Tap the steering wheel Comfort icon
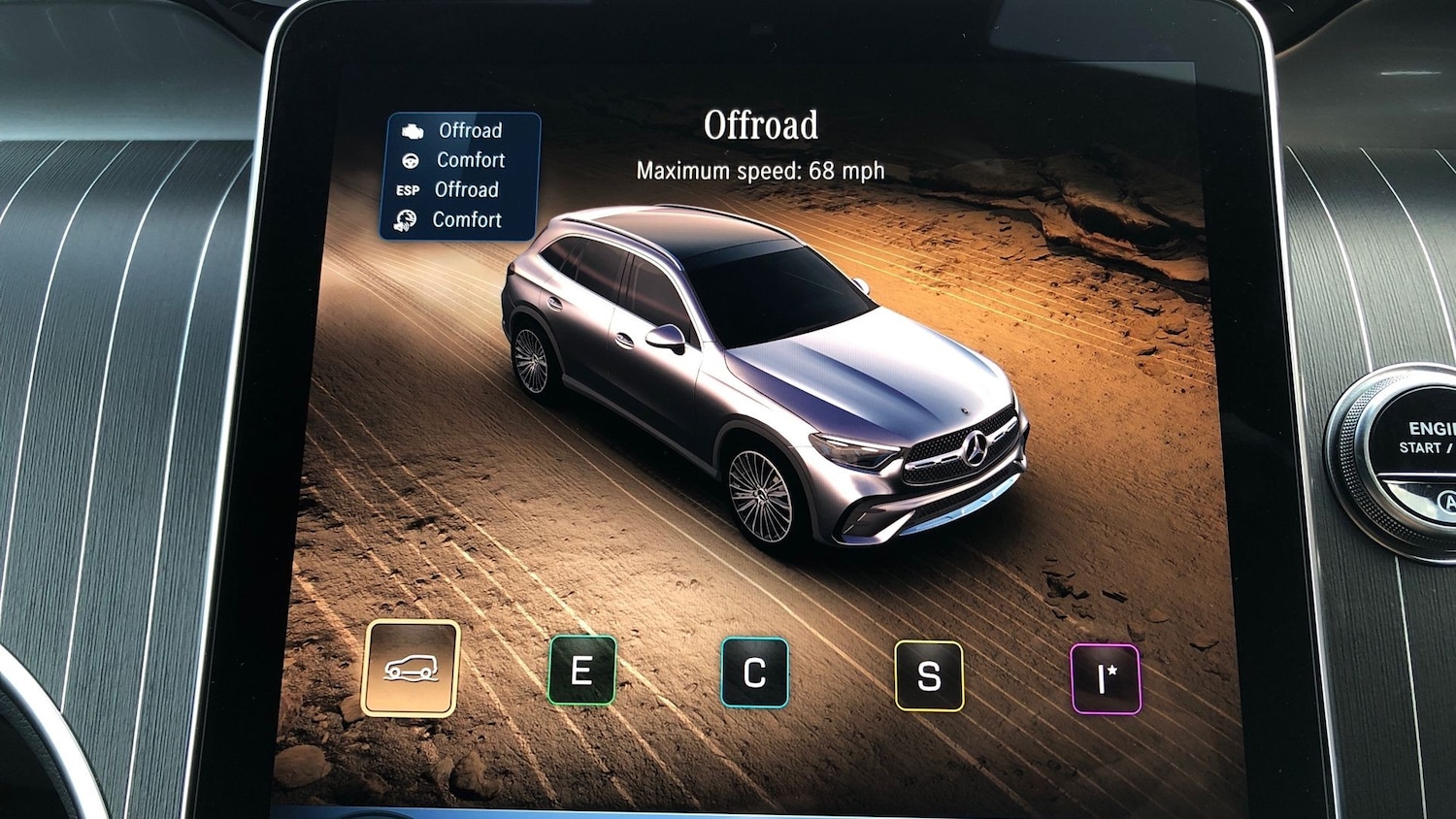 click(412, 159)
